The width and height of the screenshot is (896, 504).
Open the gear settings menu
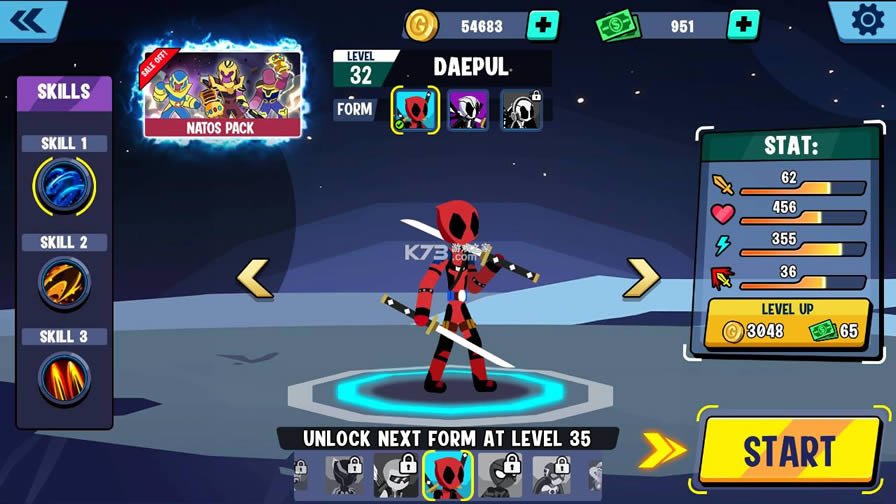[866, 20]
